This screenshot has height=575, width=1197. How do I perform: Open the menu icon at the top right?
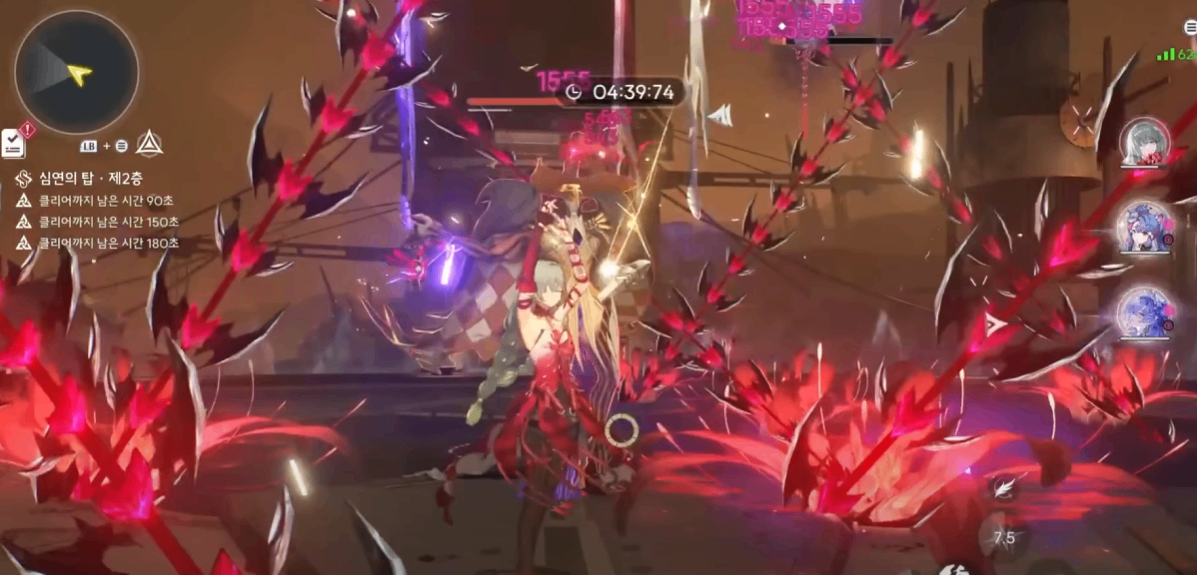[1187, 29]
